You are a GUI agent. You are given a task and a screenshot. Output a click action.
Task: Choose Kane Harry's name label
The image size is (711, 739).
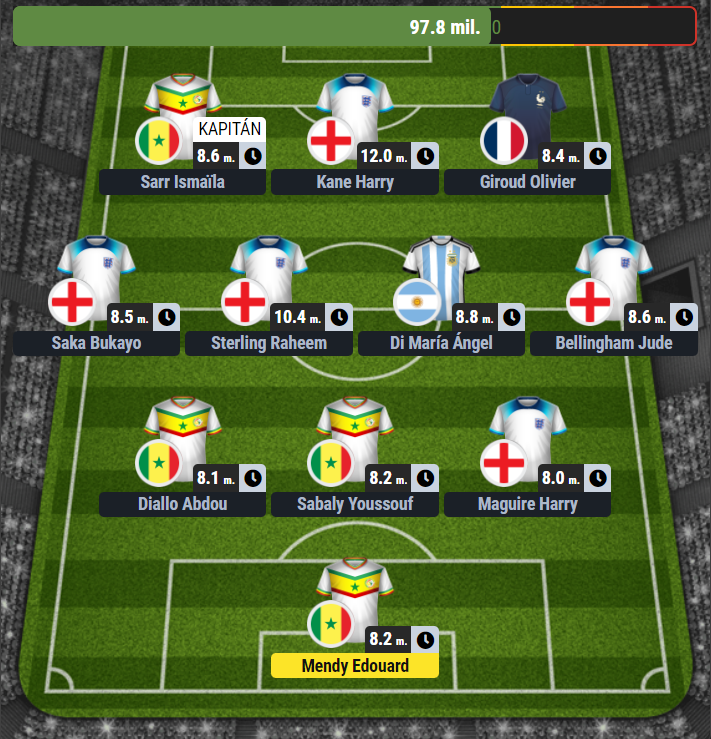tap(354, 182)
